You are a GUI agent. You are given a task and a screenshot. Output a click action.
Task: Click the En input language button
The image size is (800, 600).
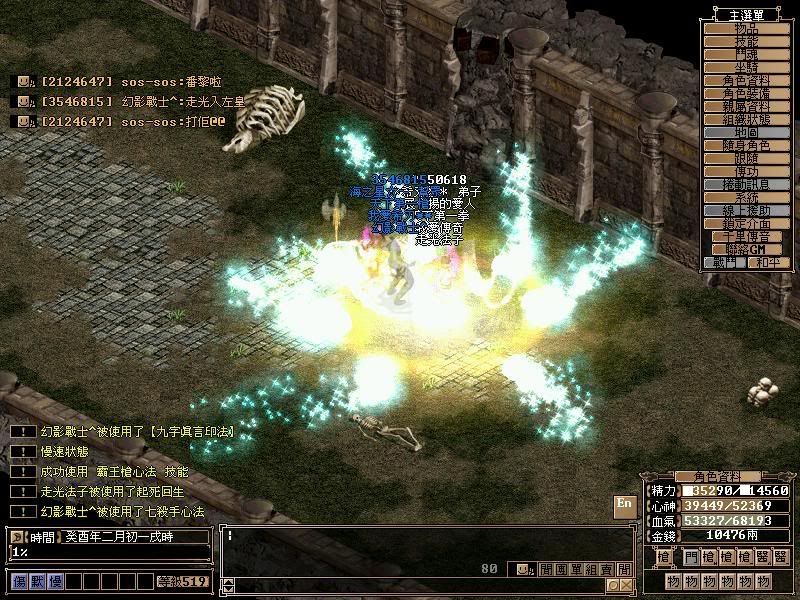(x=624, y=504)
